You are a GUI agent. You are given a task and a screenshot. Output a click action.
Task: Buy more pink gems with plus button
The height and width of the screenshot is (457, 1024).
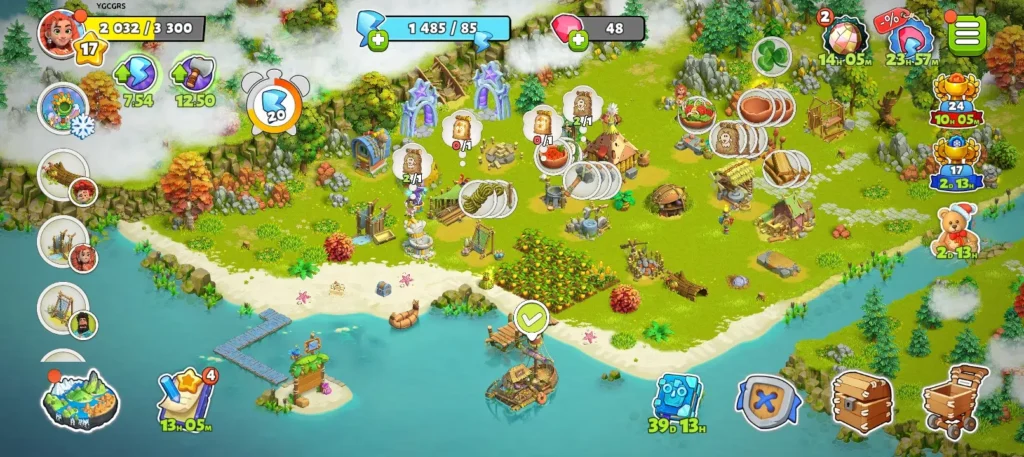pos(578,40)
